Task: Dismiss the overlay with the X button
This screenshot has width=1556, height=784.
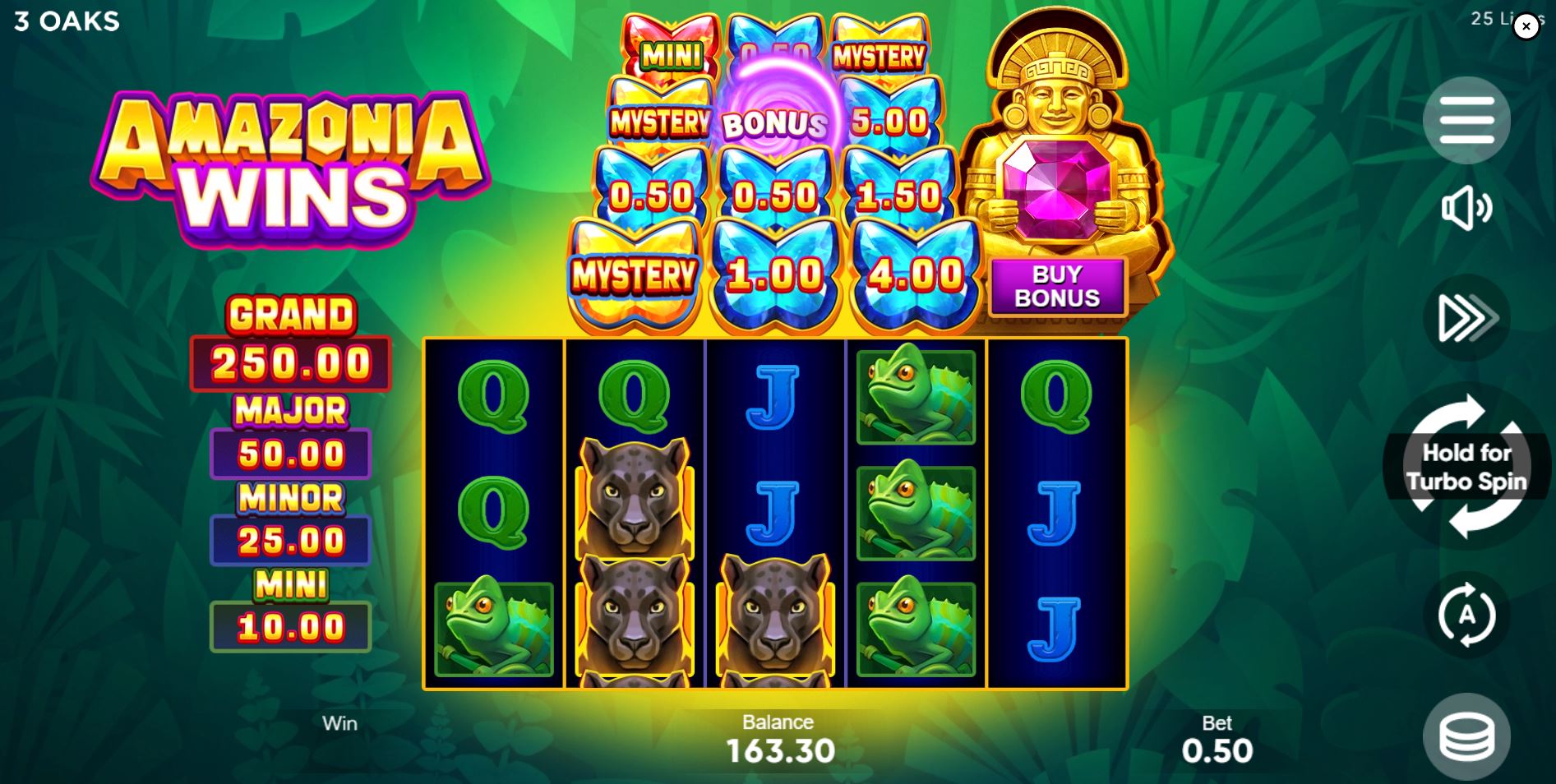Action: pyautogui.click(x=1526, y=26)
